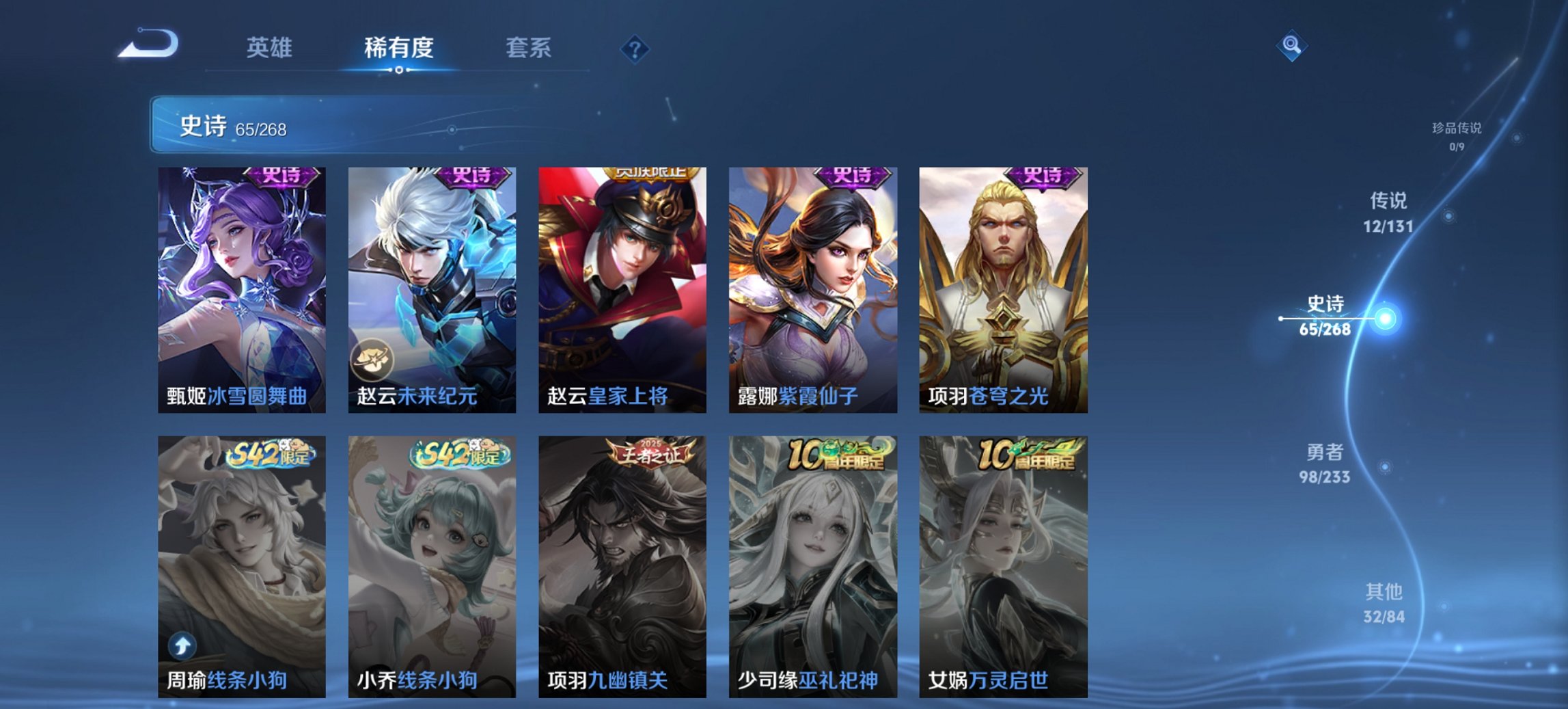Open the 甄姬冰雪圆舞曲 skin thumbnail

pyautogui.click(x=240, y=287)
